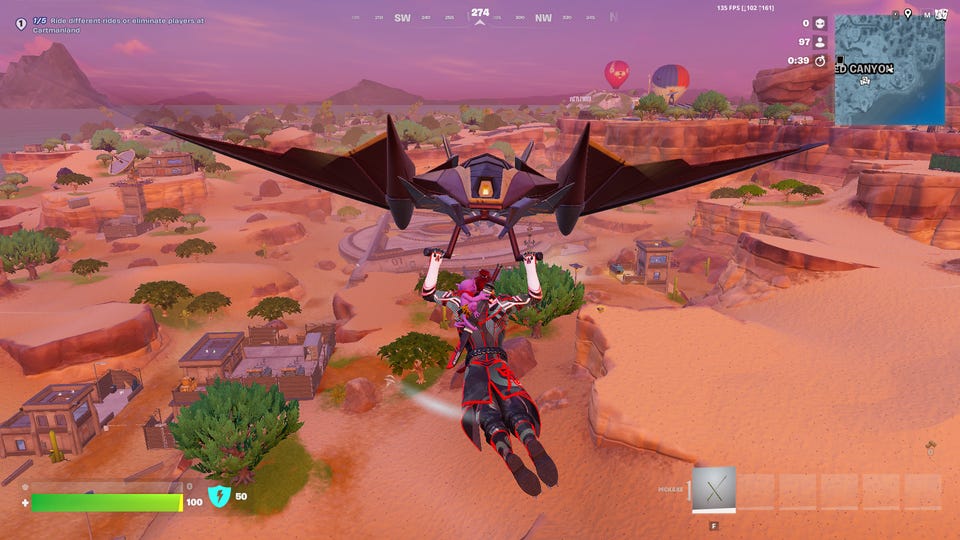
Task: Click the players remaining icon
Action: tap(820, 42)
